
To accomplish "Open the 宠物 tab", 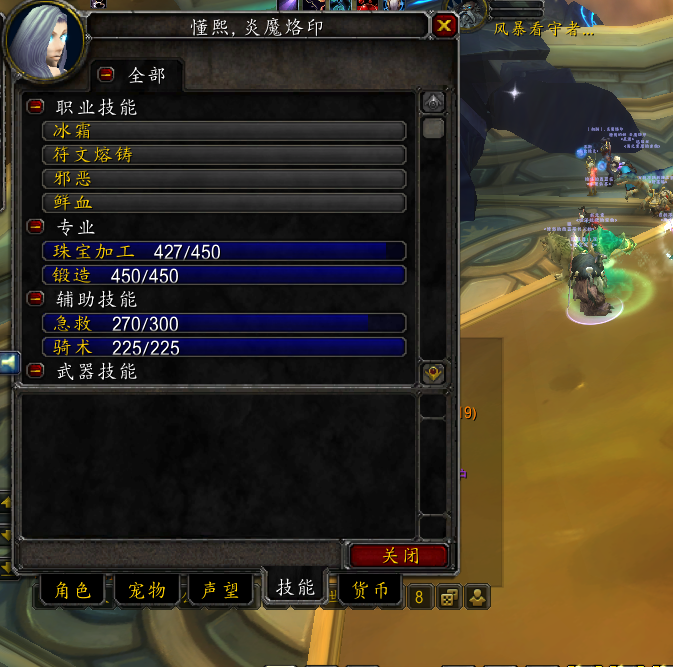I will tap(146, 591).
